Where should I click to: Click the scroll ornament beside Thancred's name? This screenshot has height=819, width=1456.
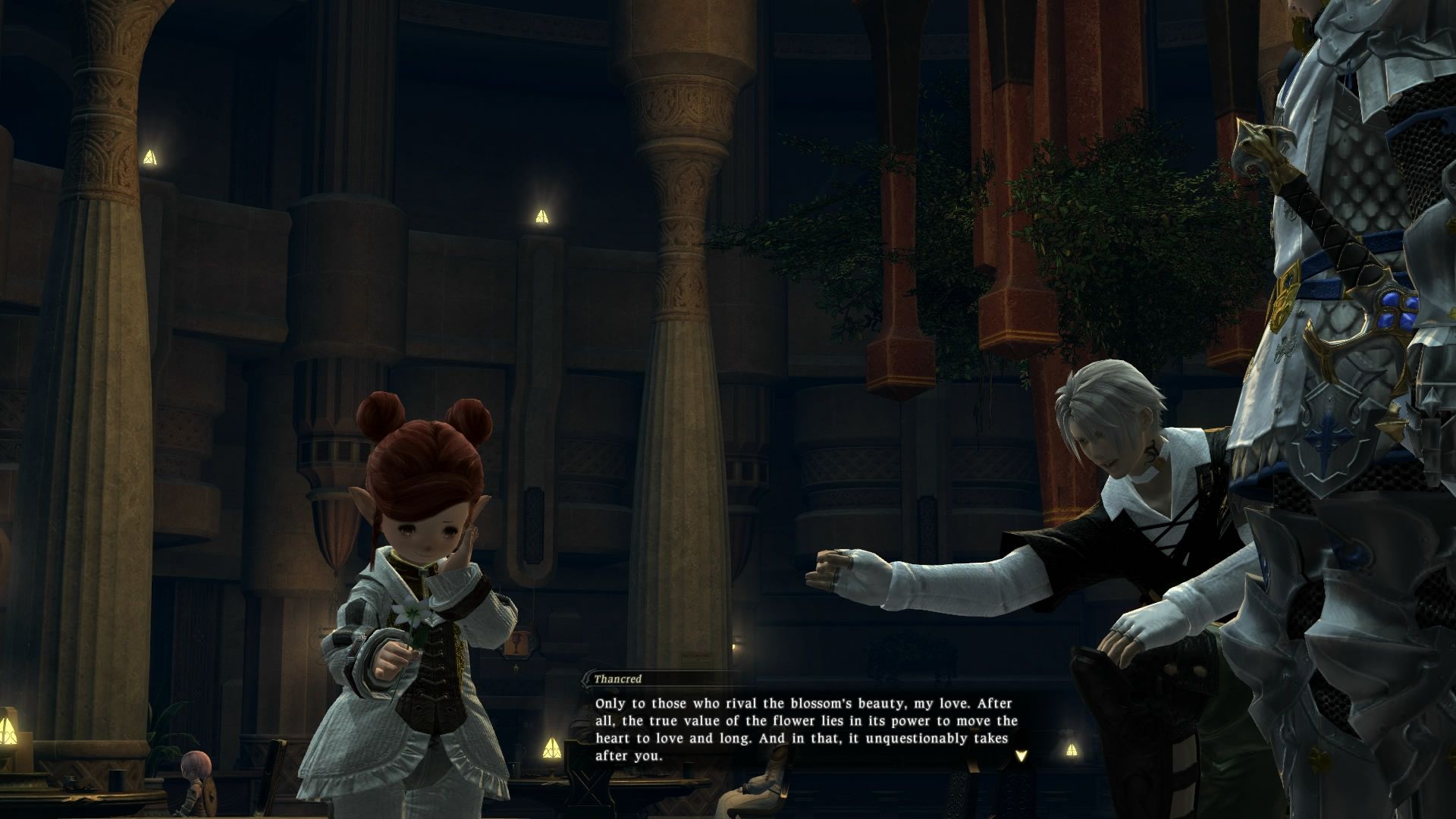(x=588, y=679)
